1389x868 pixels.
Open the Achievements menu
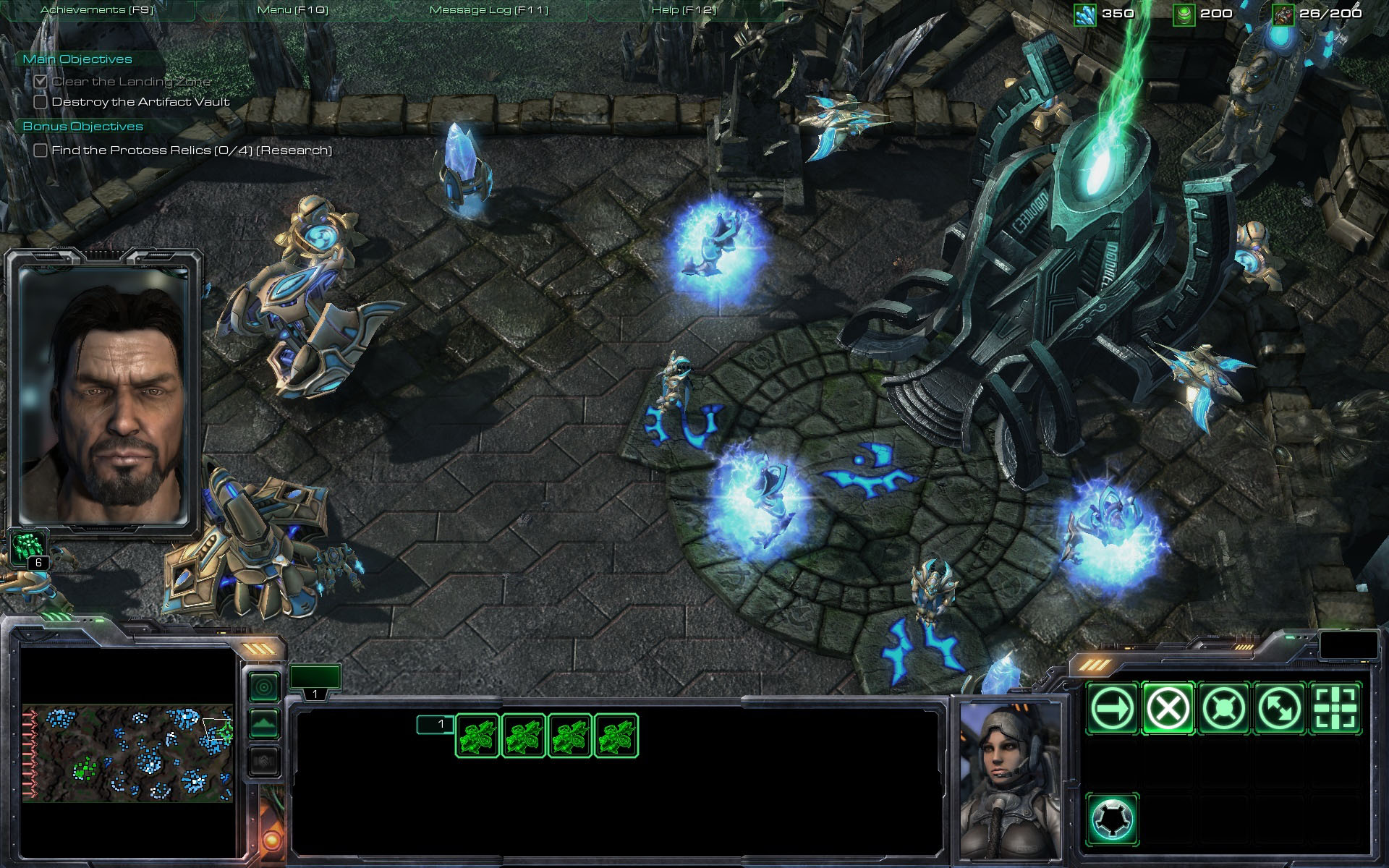97,10
